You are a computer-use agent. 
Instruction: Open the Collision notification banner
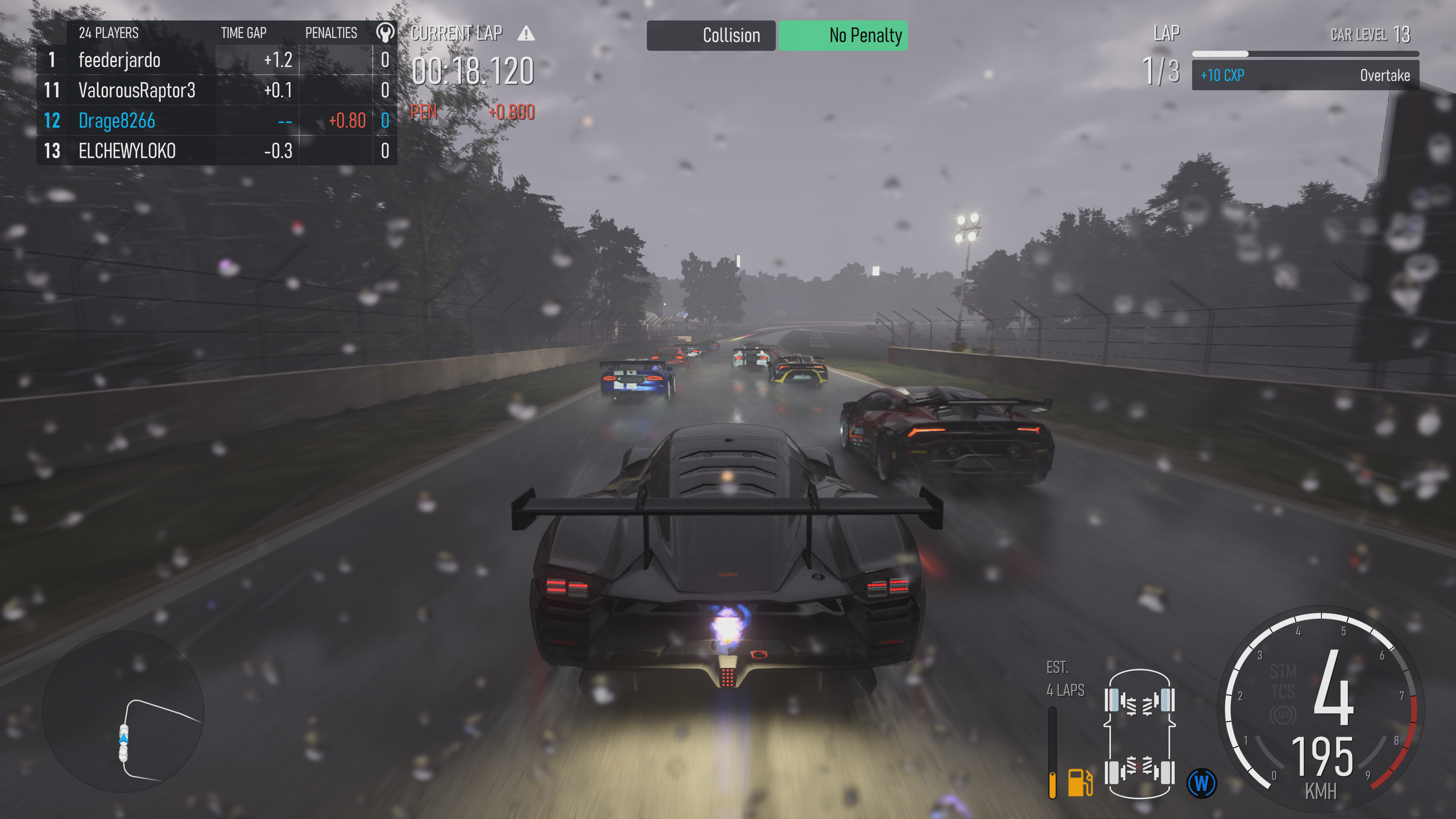(x=711, y=36)
